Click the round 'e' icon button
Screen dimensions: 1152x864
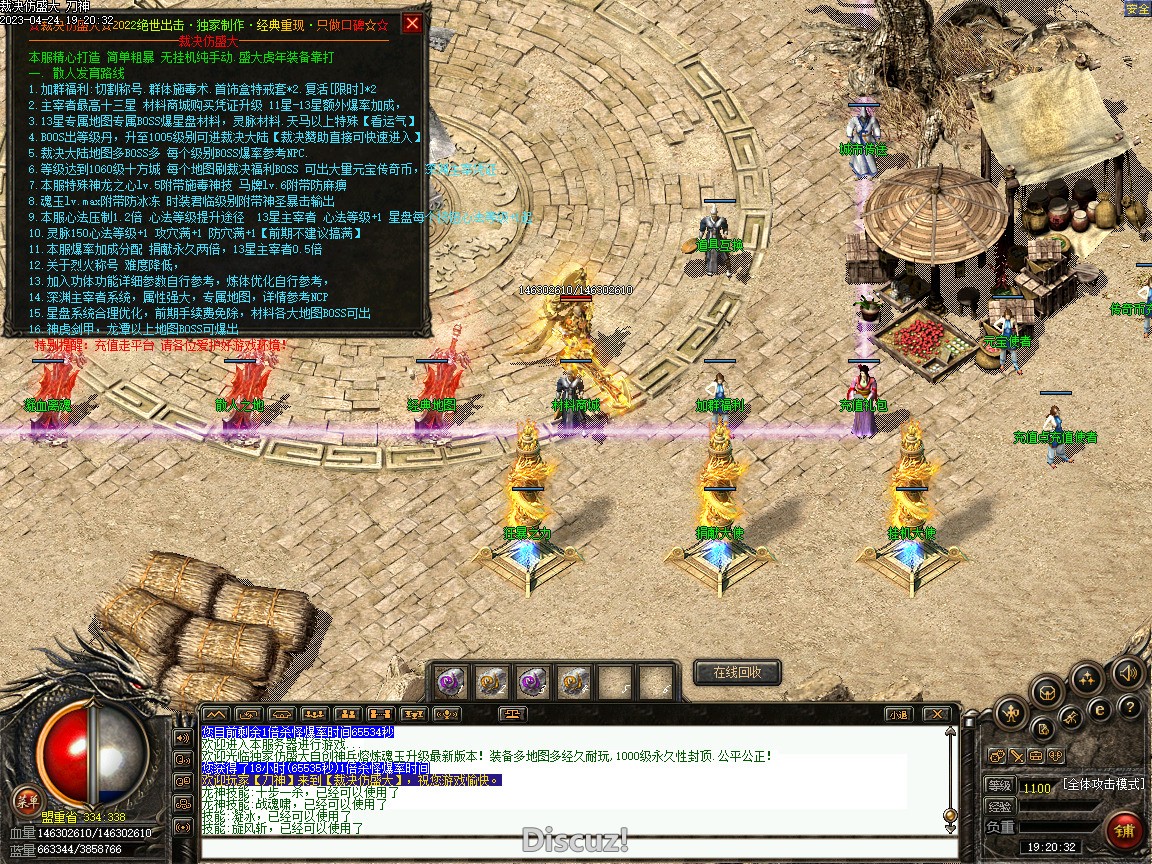pos(1100,709)
